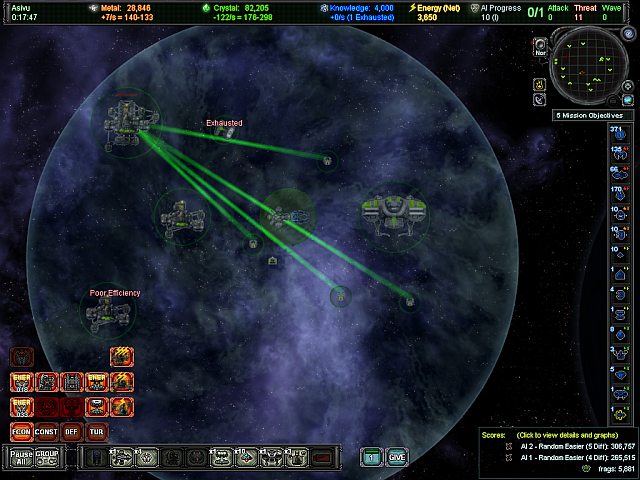Open the 5 Mission Objectives panel
Image resolution: width=640 pixels, height=480 pixels.
[594, 116]
